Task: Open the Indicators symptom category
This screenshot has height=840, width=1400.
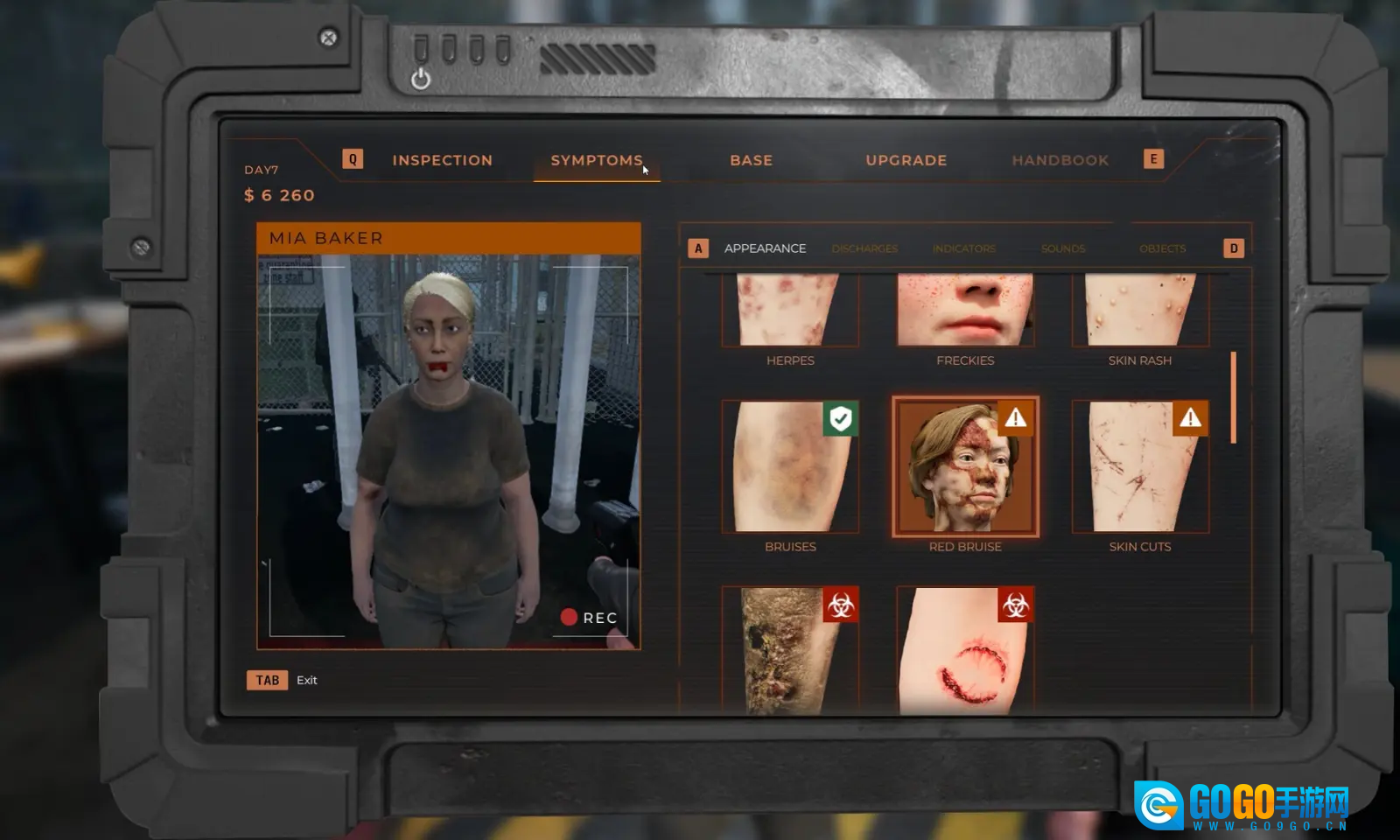Action: pos(963,248)
